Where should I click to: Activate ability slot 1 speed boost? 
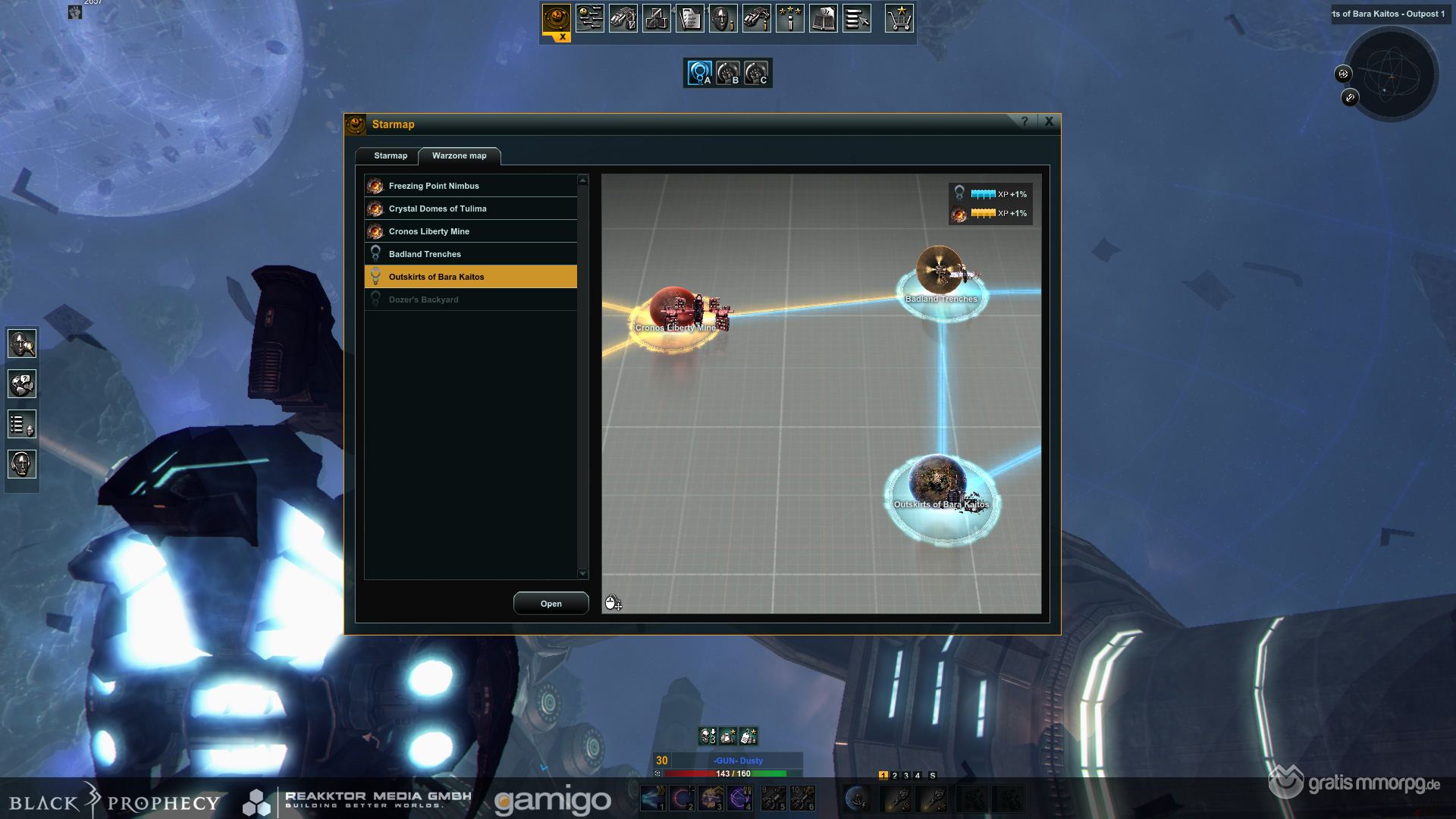pos(653,799)
